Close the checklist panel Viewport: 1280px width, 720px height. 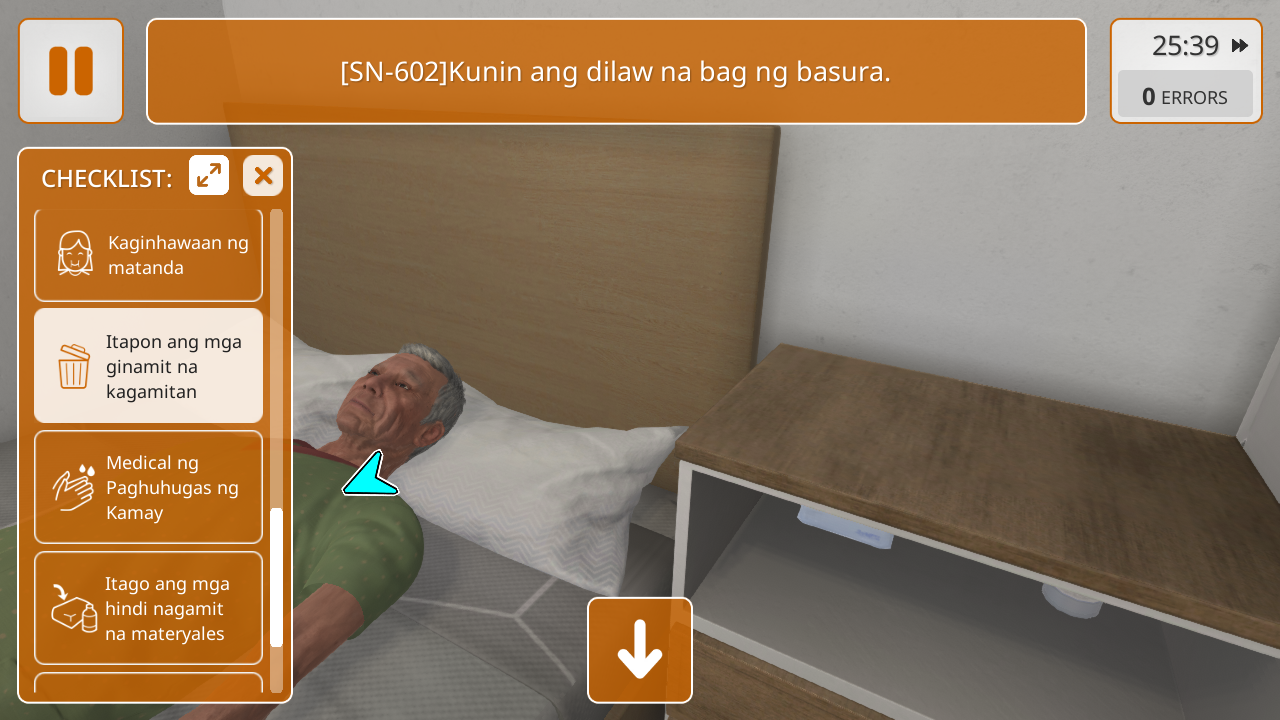point(263,176)
